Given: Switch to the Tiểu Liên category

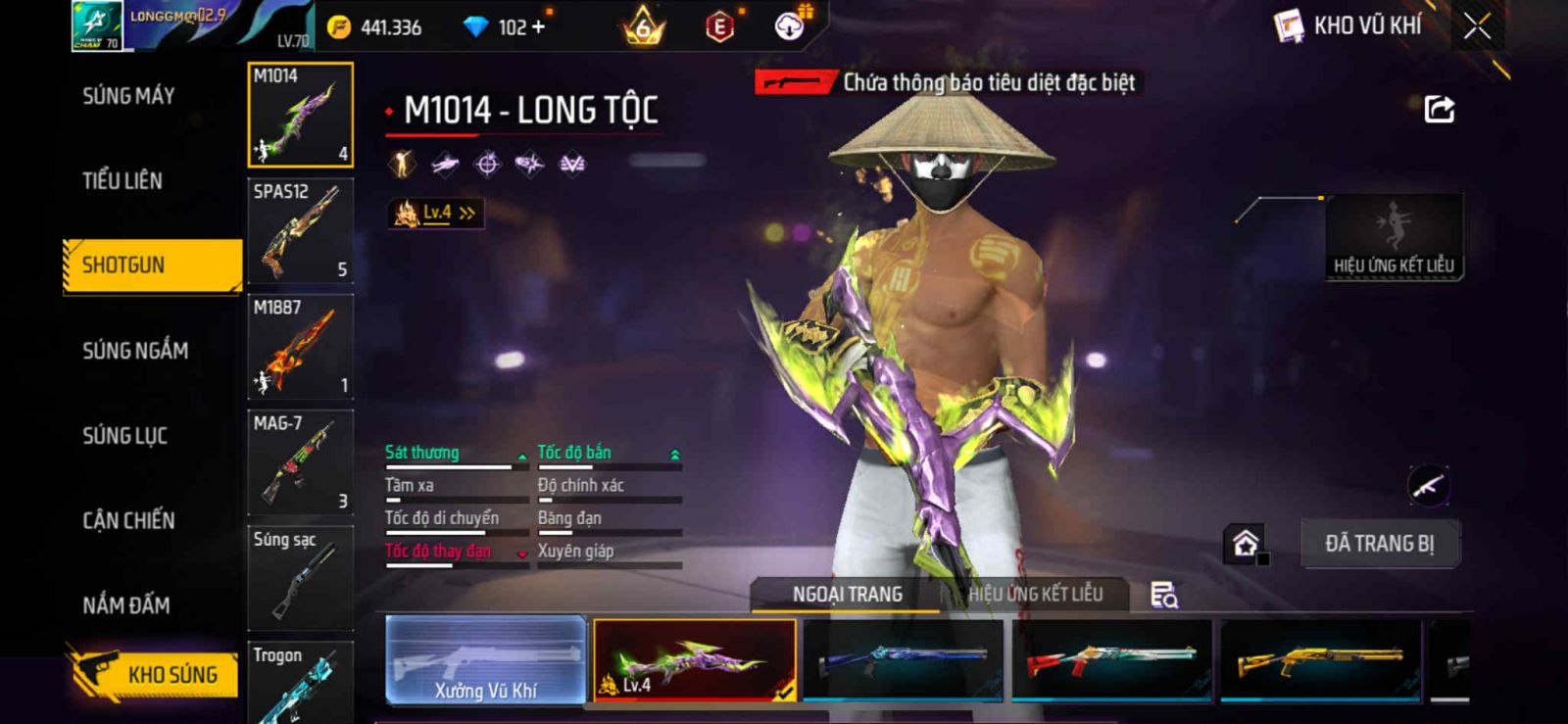Looking at the screenshot, I should coord(122,180).
